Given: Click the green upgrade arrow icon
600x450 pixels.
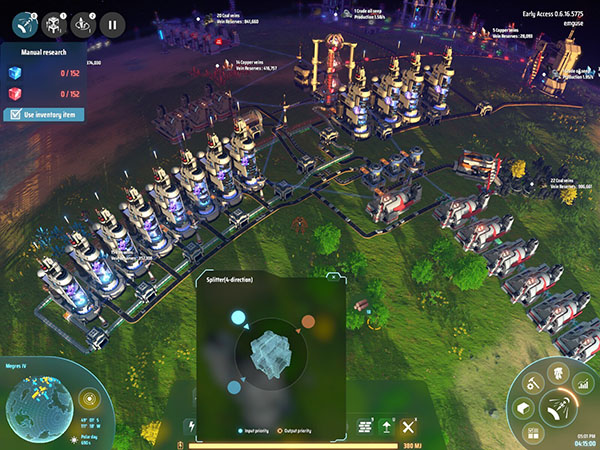Looking at the screenshot, I should [x=386, y=427].
